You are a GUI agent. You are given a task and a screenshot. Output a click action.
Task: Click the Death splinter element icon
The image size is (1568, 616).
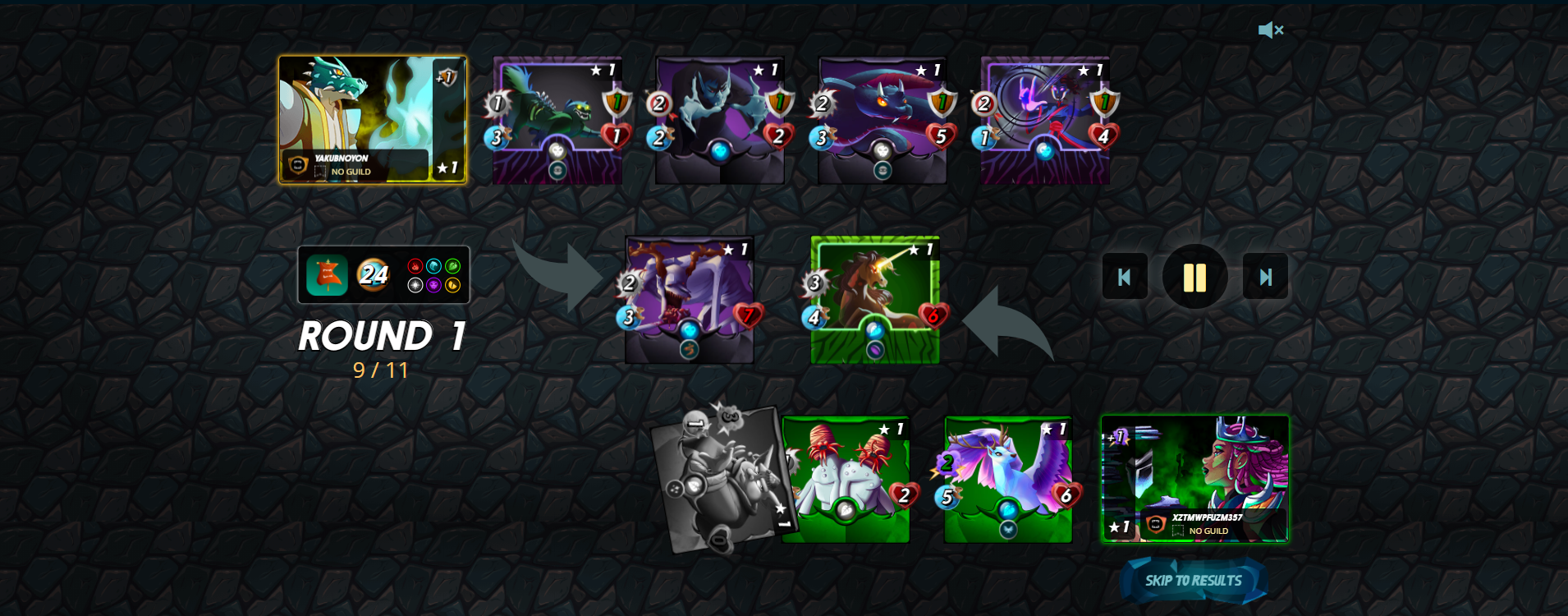click(x=434, y=285)
